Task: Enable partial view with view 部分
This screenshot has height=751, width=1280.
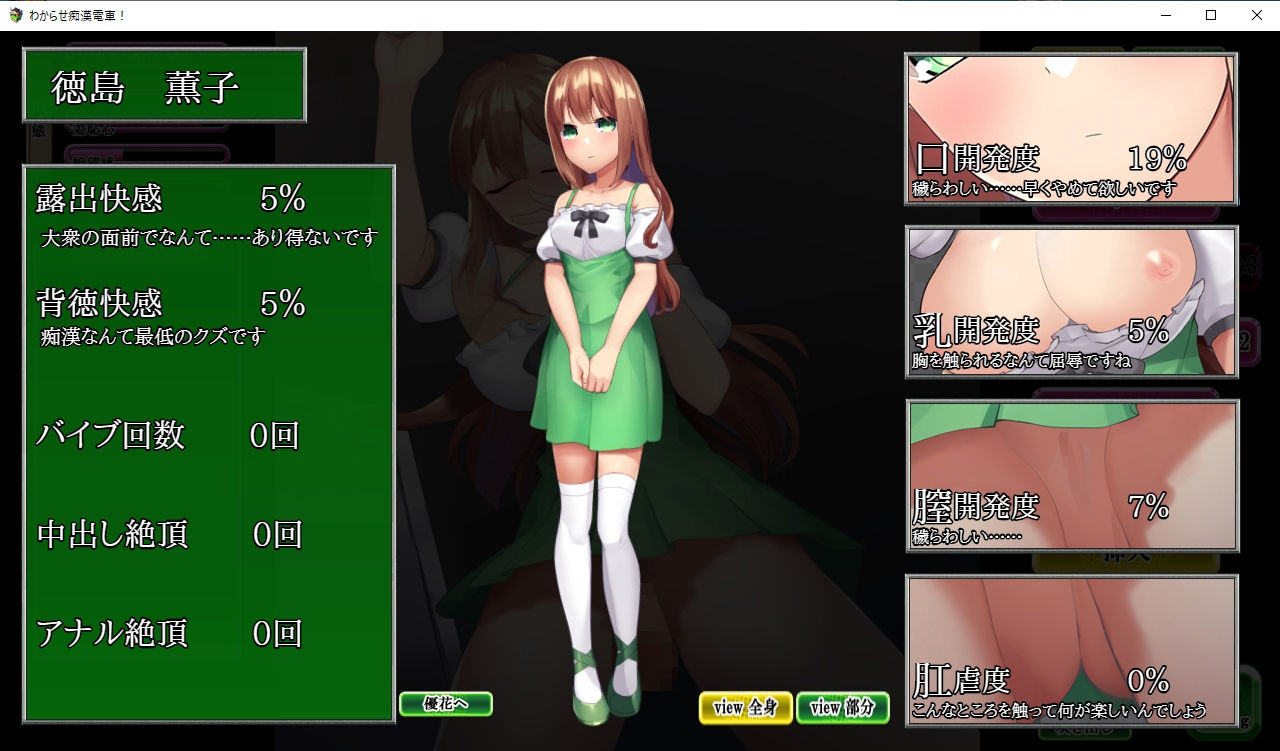Action: 843,708
